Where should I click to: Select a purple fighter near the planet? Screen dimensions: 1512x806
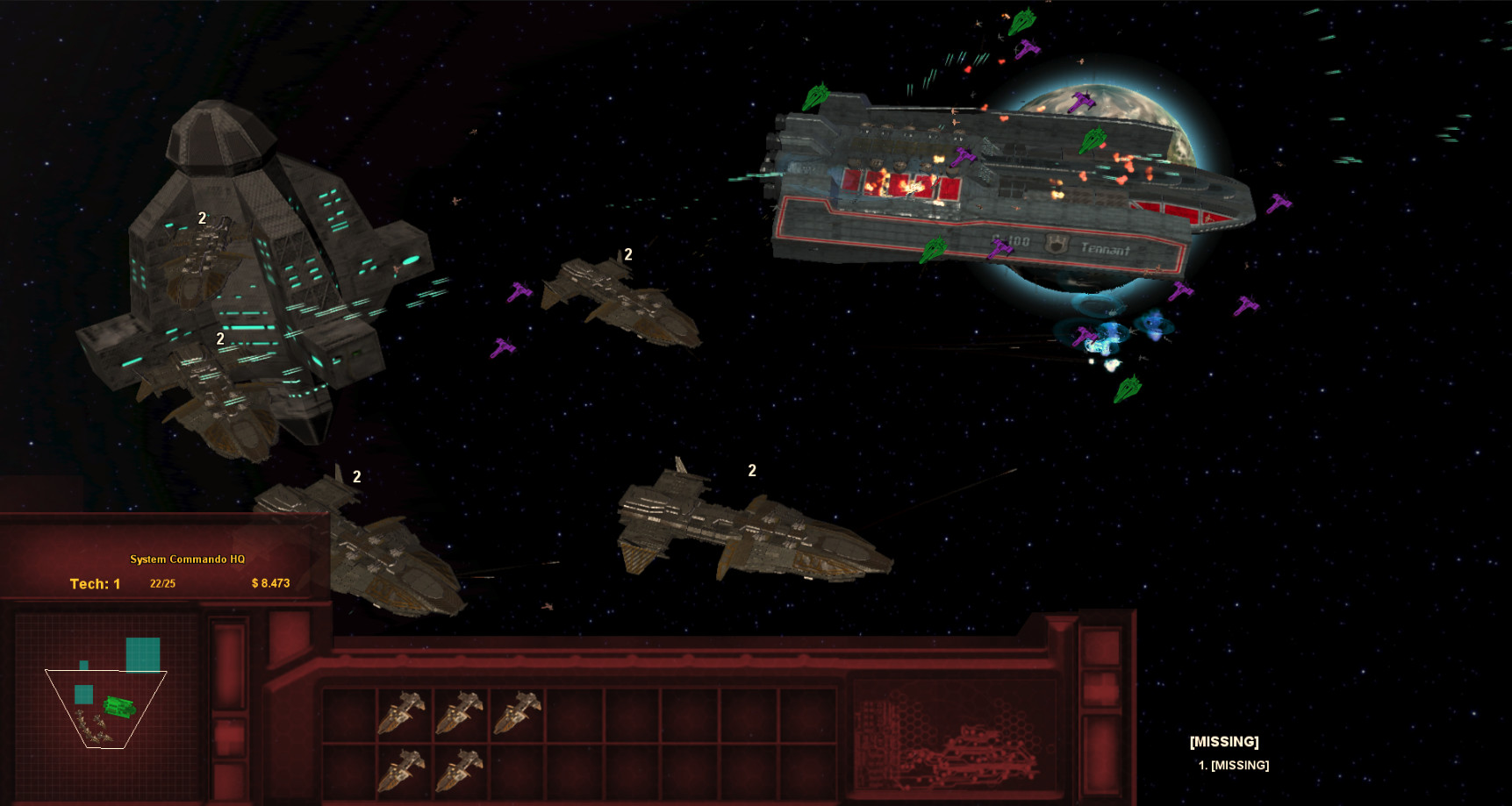tap(1081, 99)
